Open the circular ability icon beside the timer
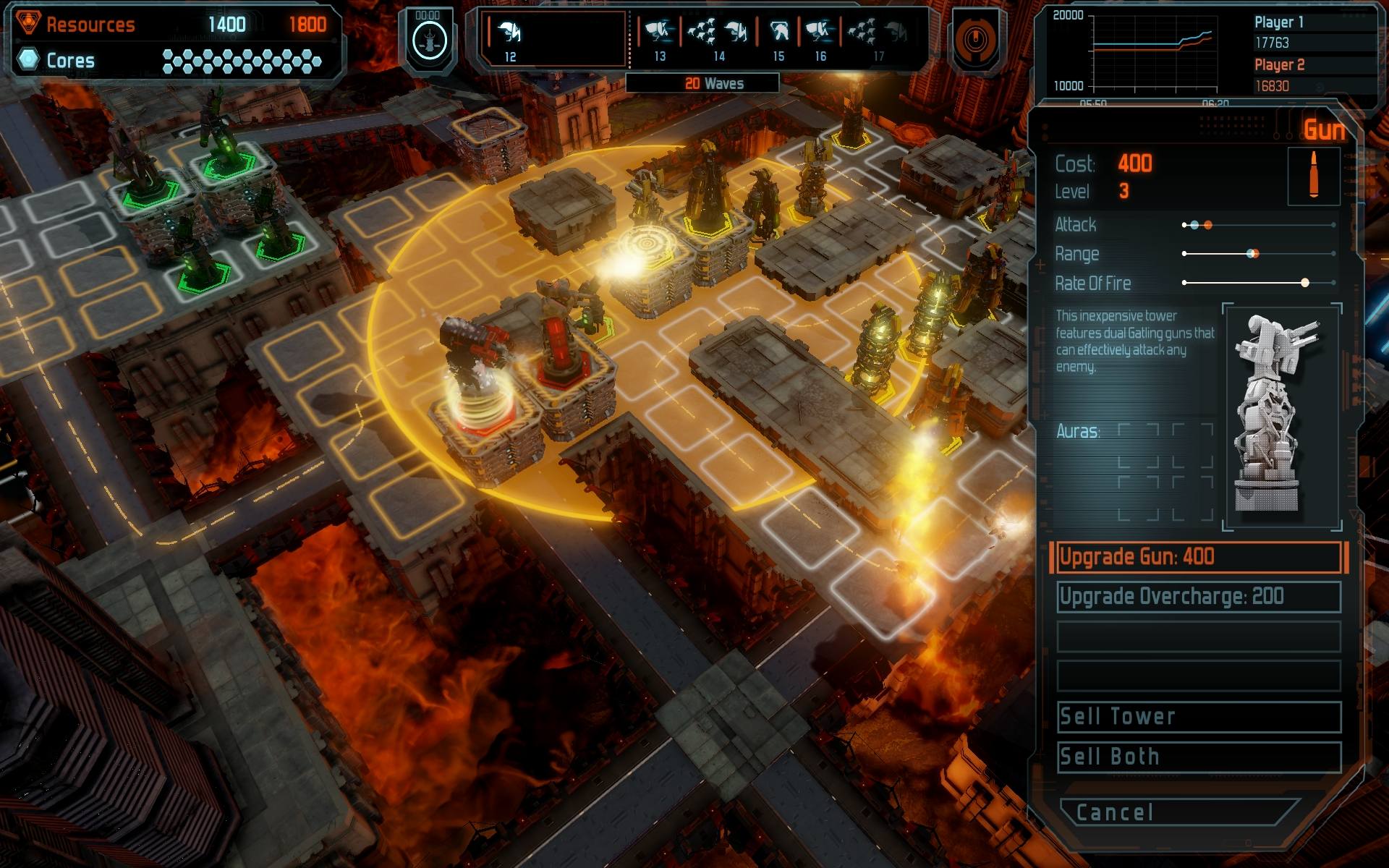The image size is (1389, 868). click(429, 40)
